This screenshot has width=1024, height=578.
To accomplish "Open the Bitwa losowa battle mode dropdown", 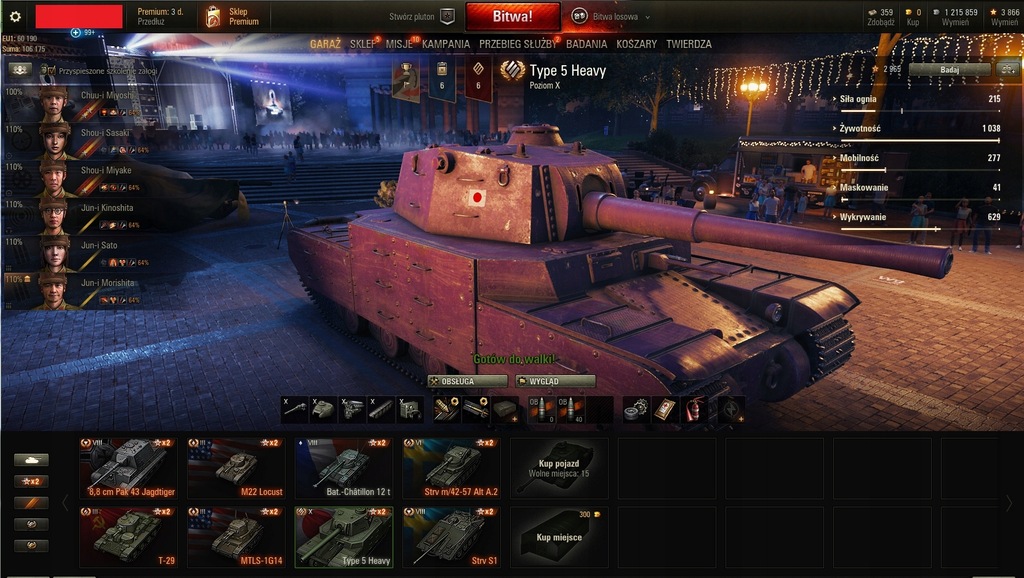I will (x=611, y=17).
